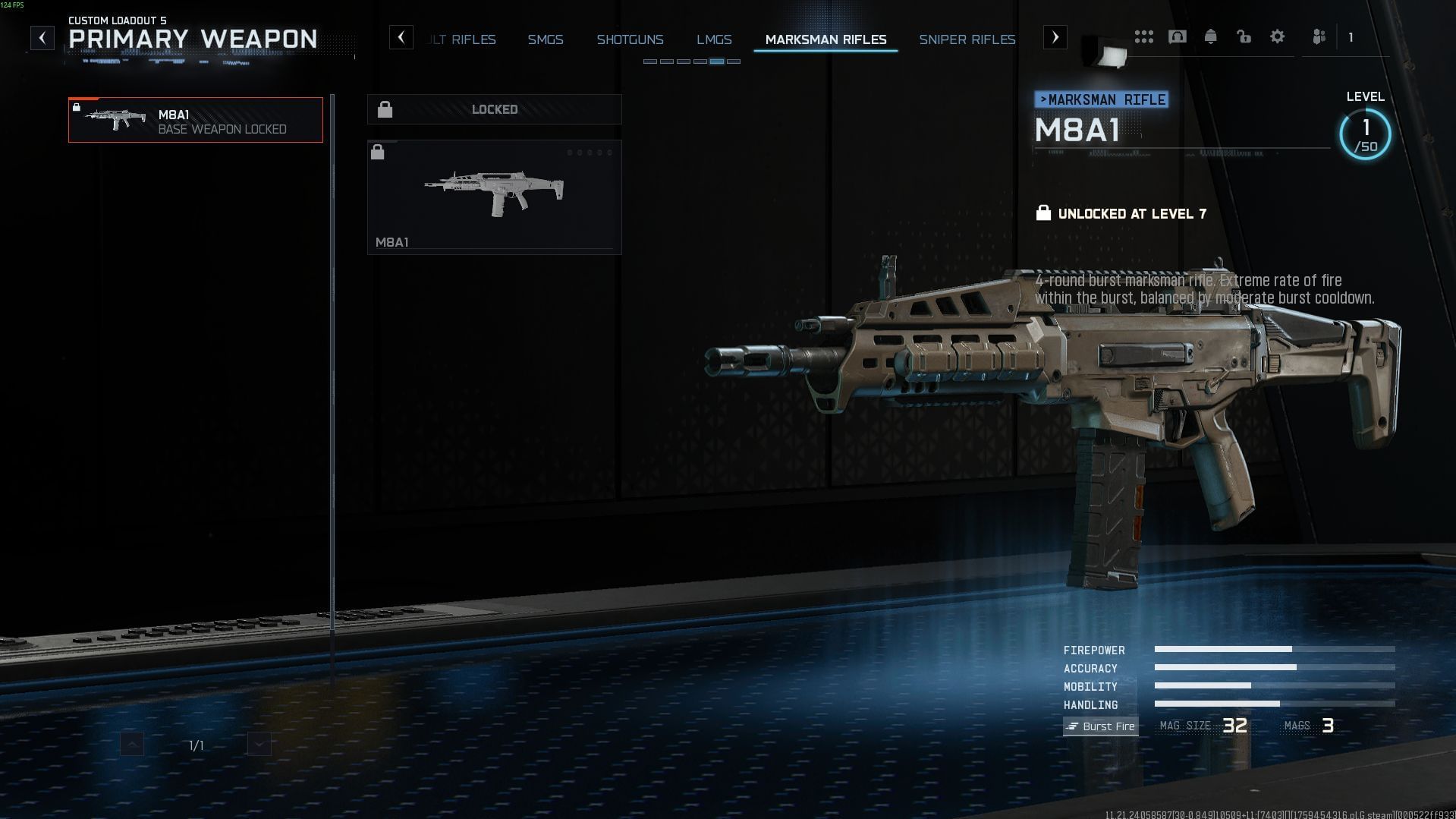Switch to the SMGs tab
The width and height of the screenshot is (1456, 819).
(x=546, y=39)
